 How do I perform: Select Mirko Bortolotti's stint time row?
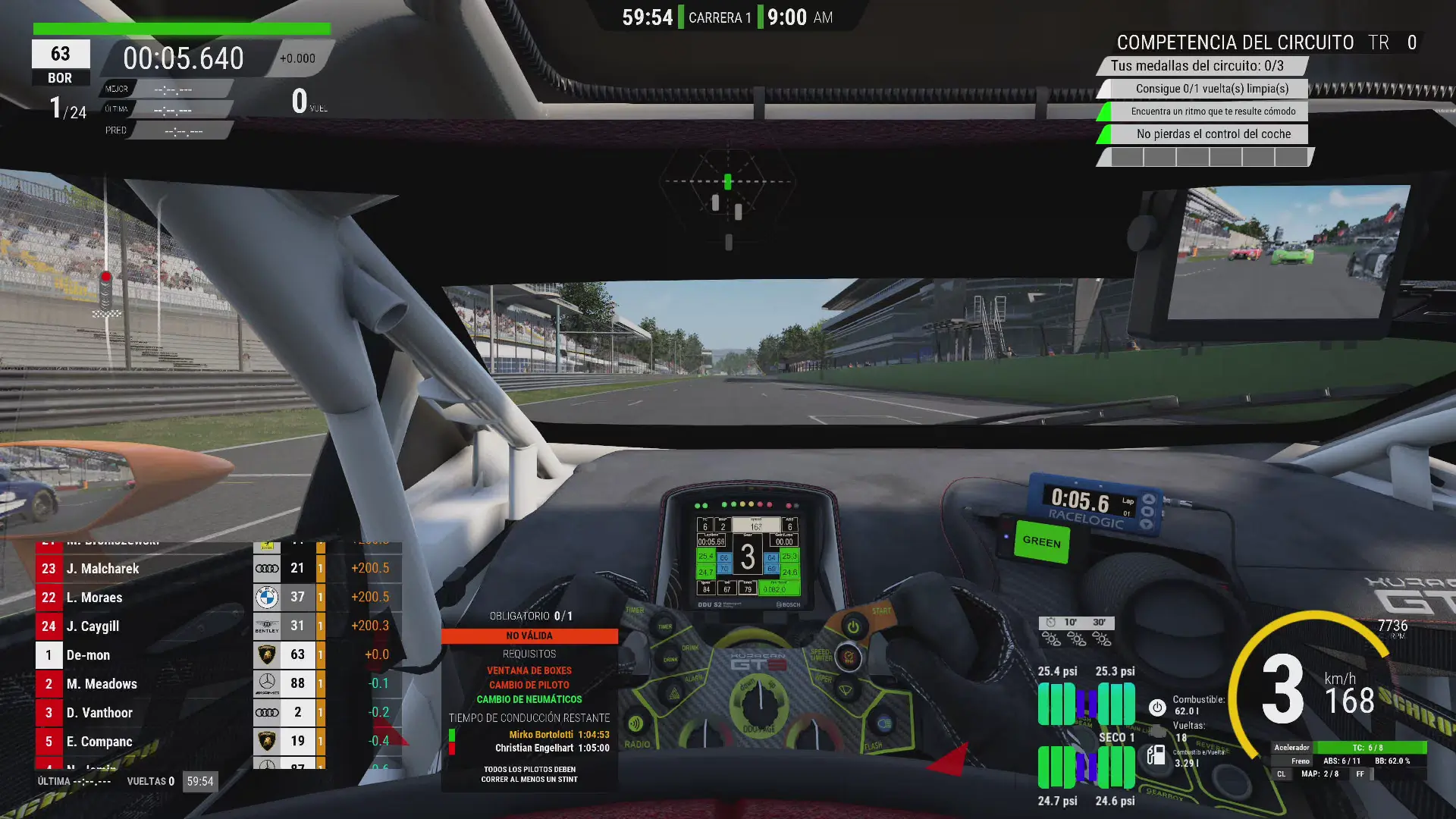(x=557, y=734)
